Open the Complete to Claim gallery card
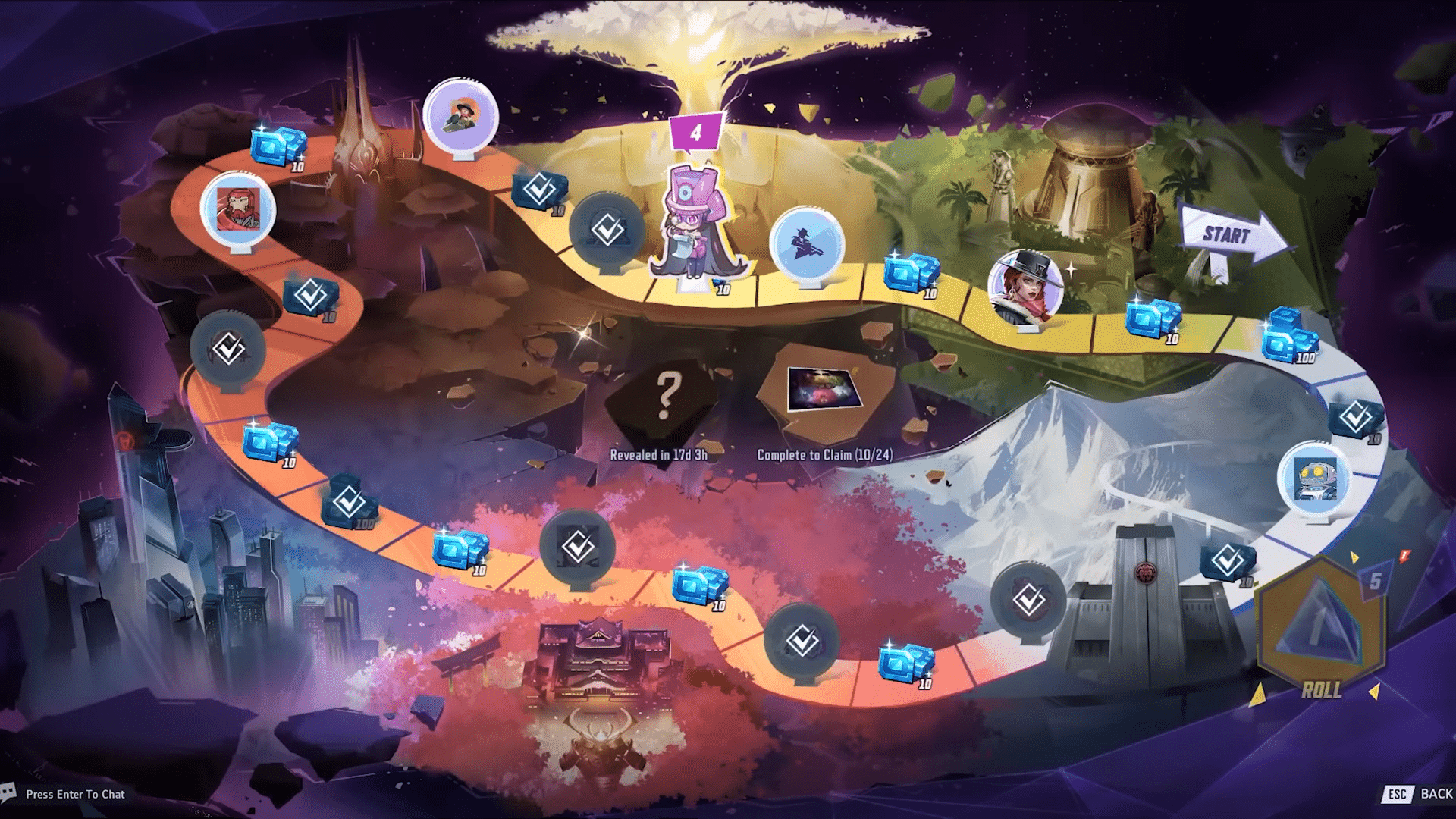The image size is (1456, 819). [x=824, y=389]
